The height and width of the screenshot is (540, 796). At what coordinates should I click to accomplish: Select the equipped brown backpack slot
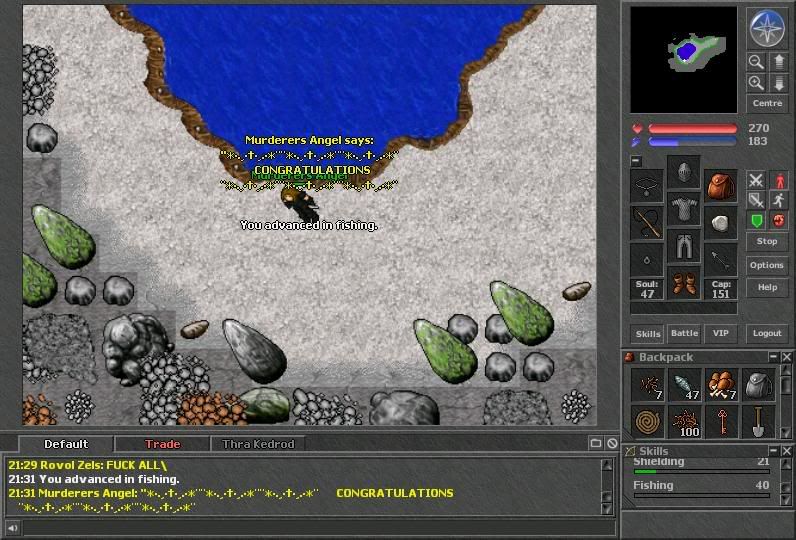coord(719,184)
